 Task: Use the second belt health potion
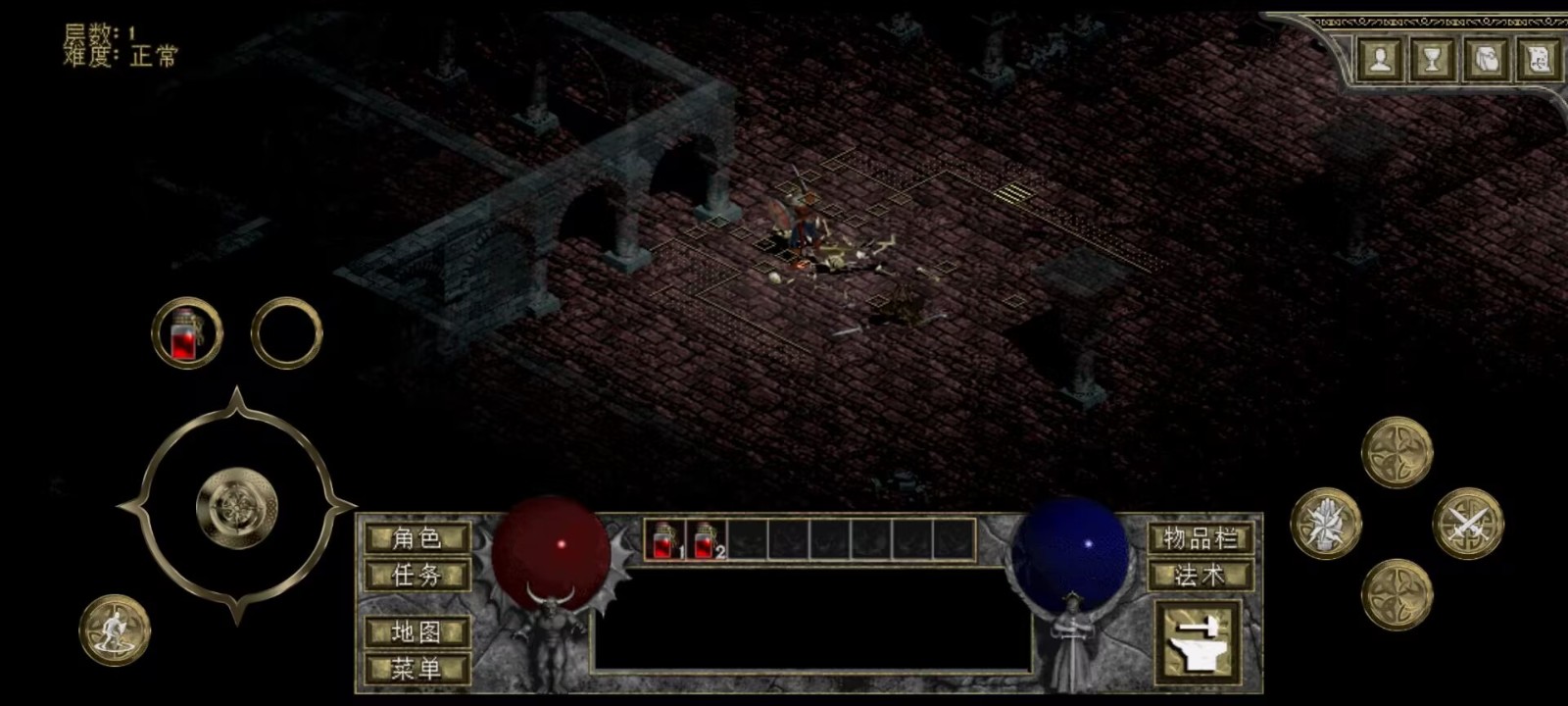pyautogui.click(x=706, y=540)
